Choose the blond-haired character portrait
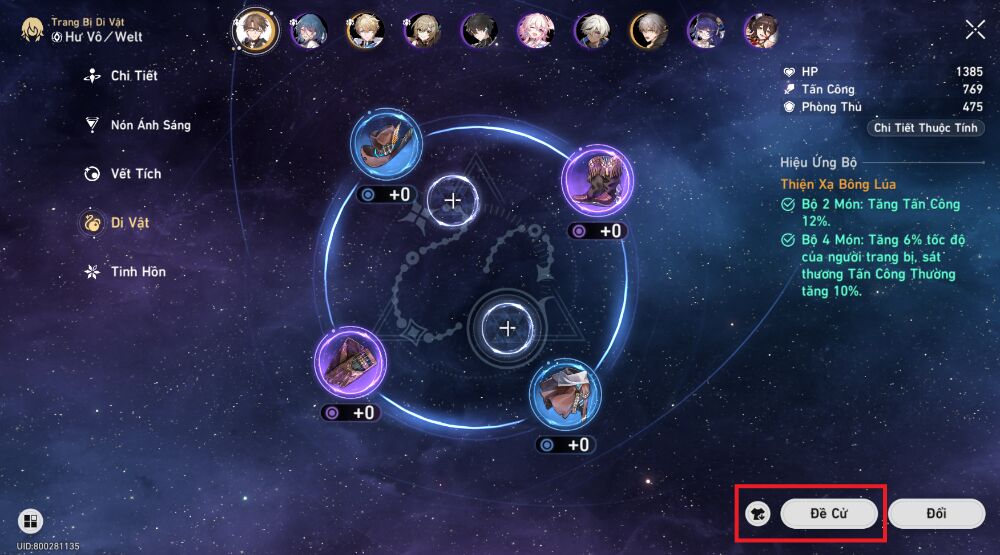Screen dimensions: 1000x555 click(365, 31)
